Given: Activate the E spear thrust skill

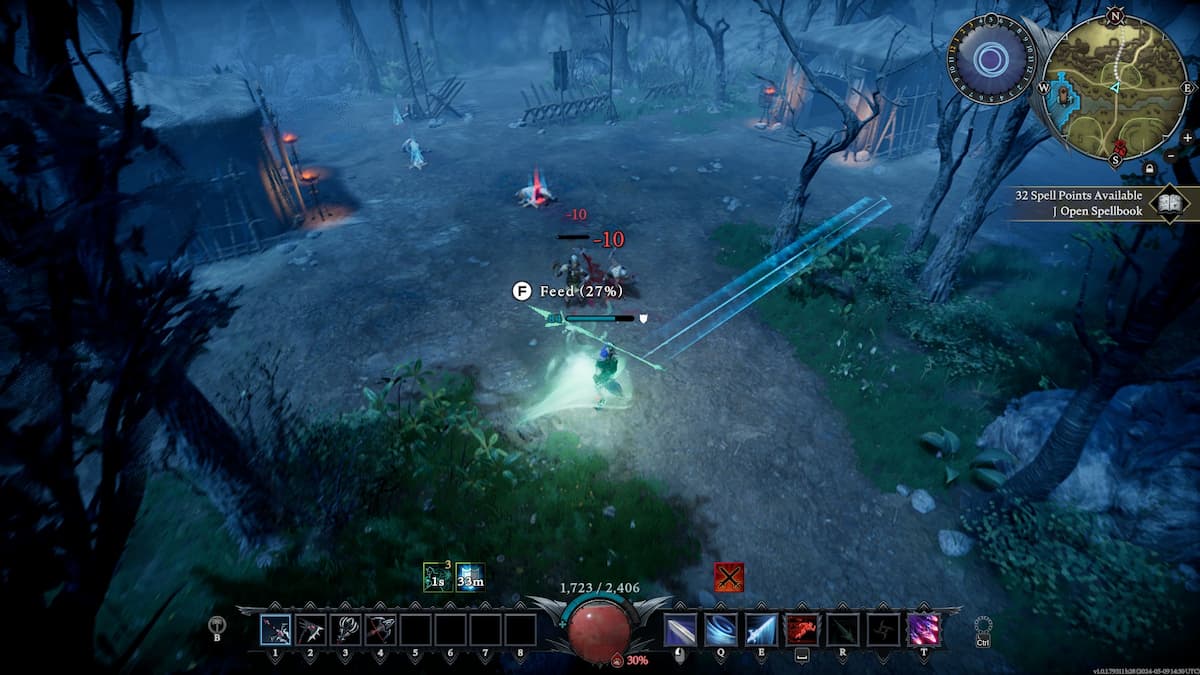Looking at the screenshot, I should click(x=760, y=630).
